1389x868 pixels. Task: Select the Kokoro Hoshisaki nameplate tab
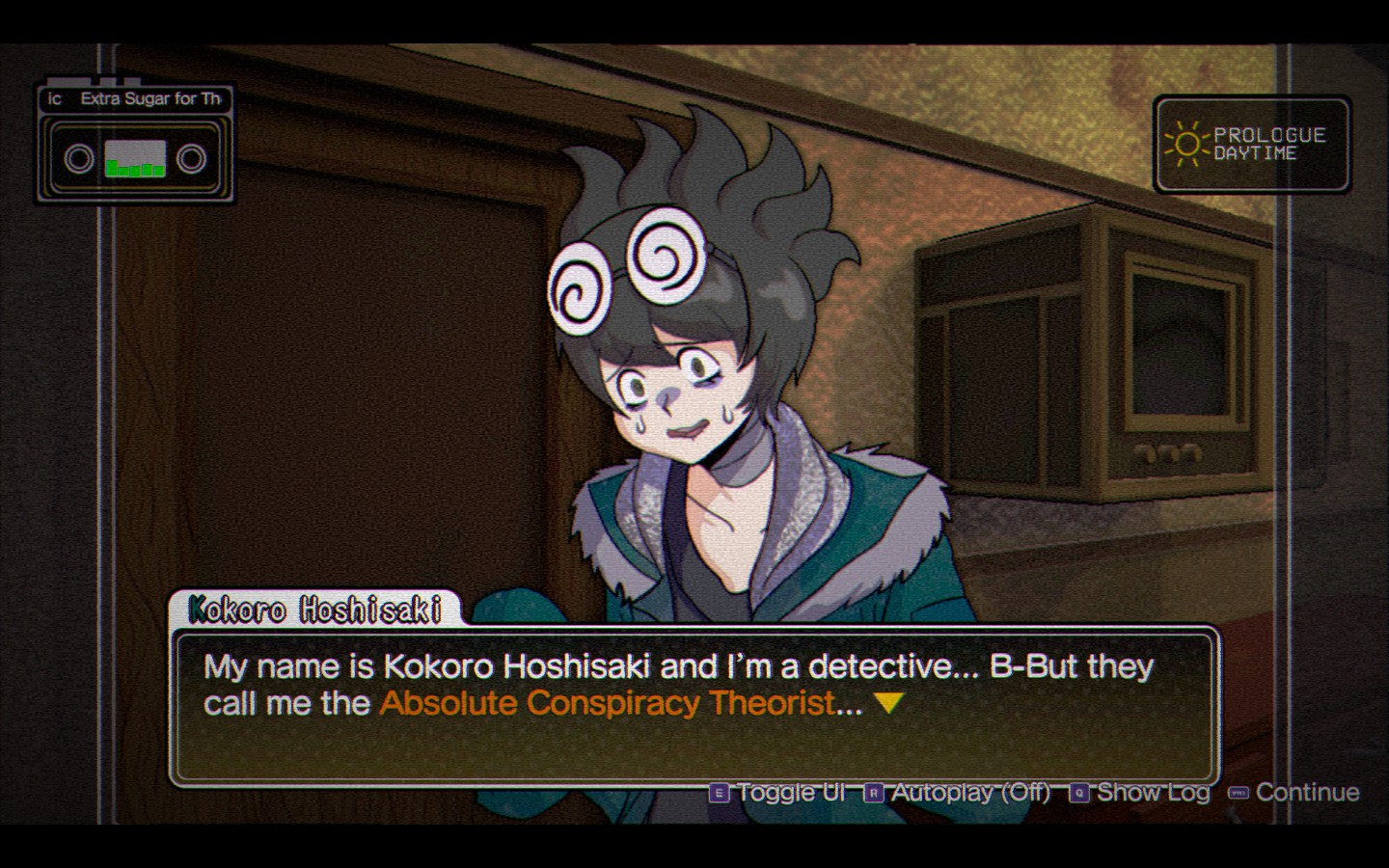(x=318, y=610)
